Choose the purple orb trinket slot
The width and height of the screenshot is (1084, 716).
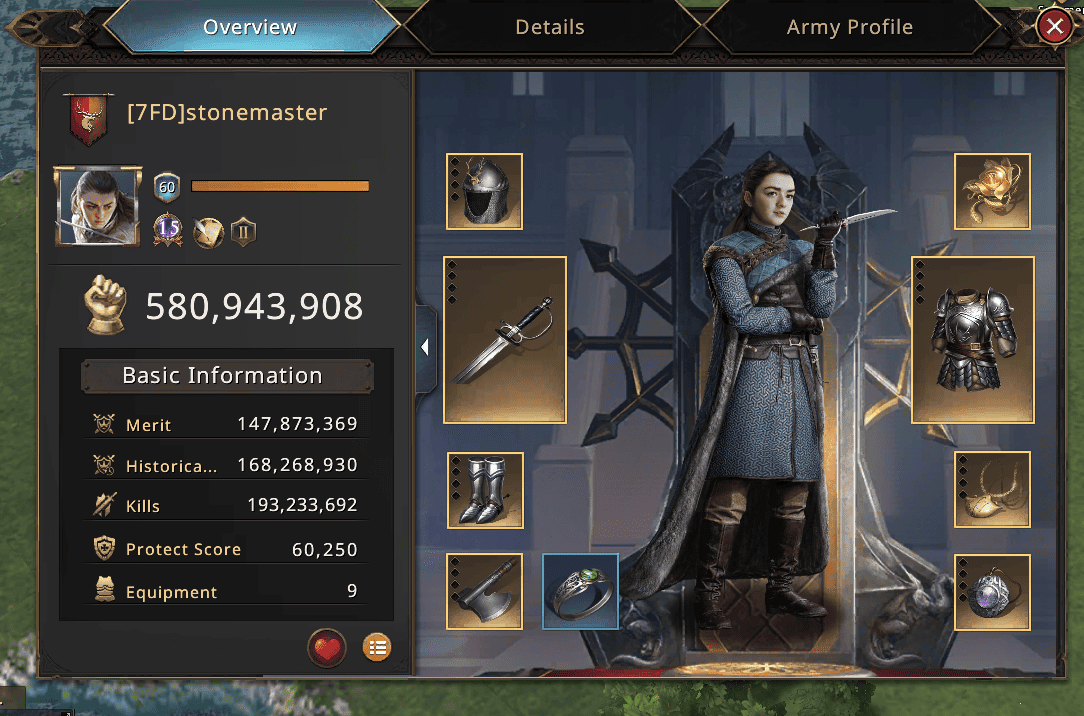coord(992,593)
